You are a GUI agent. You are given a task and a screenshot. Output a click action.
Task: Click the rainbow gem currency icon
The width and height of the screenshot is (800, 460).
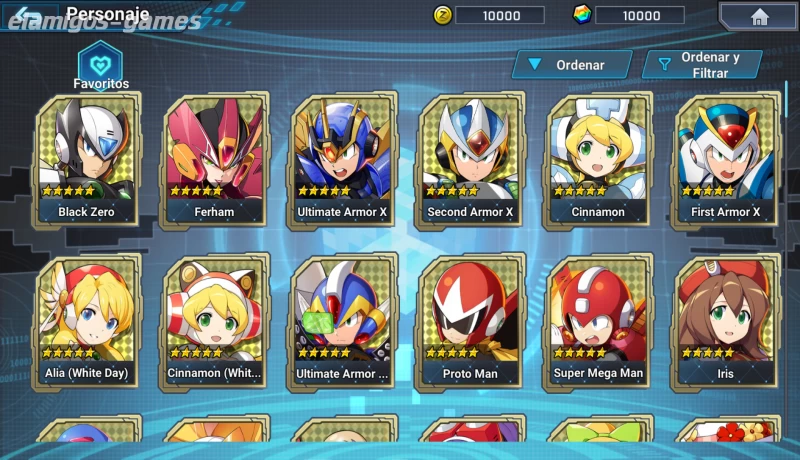[582, 15]
